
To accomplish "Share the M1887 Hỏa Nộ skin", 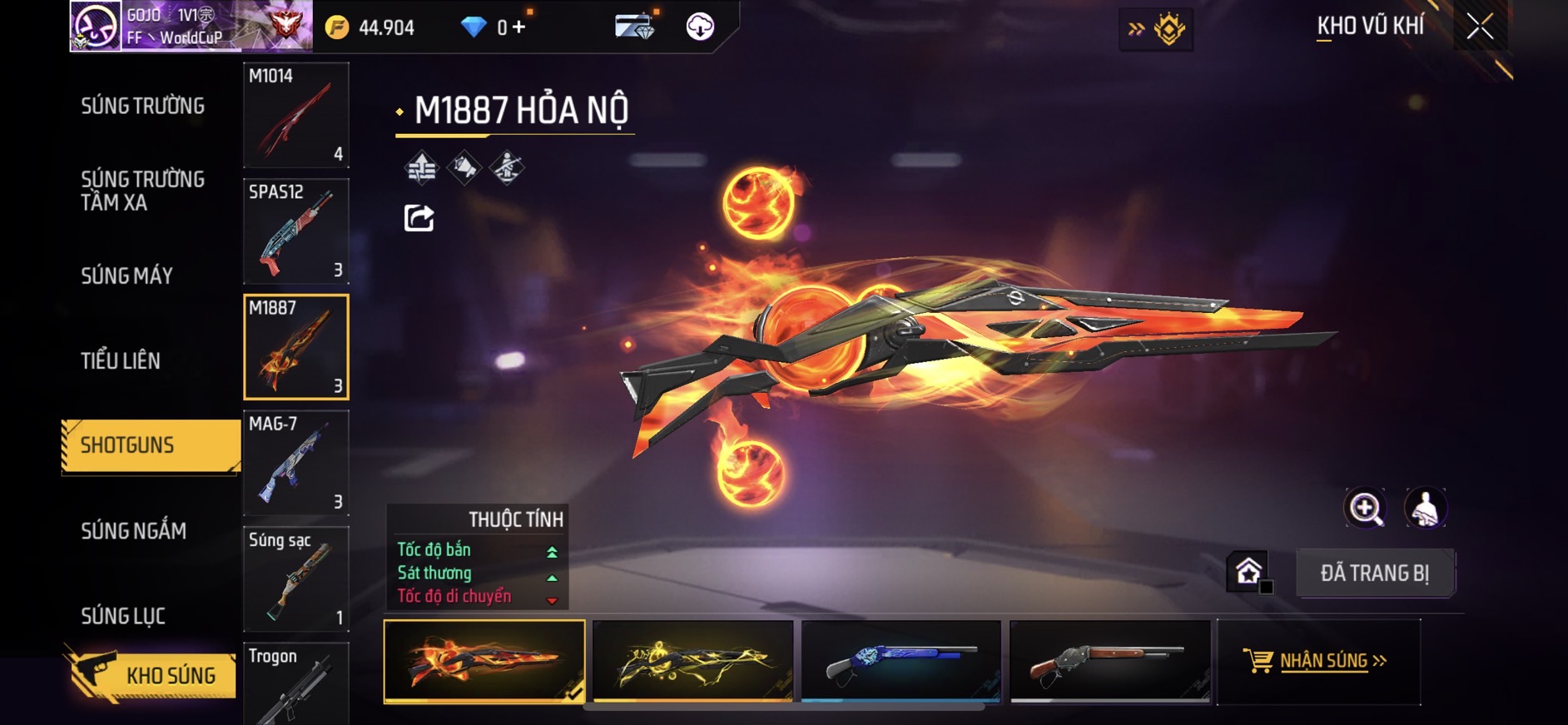I will [419, 218].
